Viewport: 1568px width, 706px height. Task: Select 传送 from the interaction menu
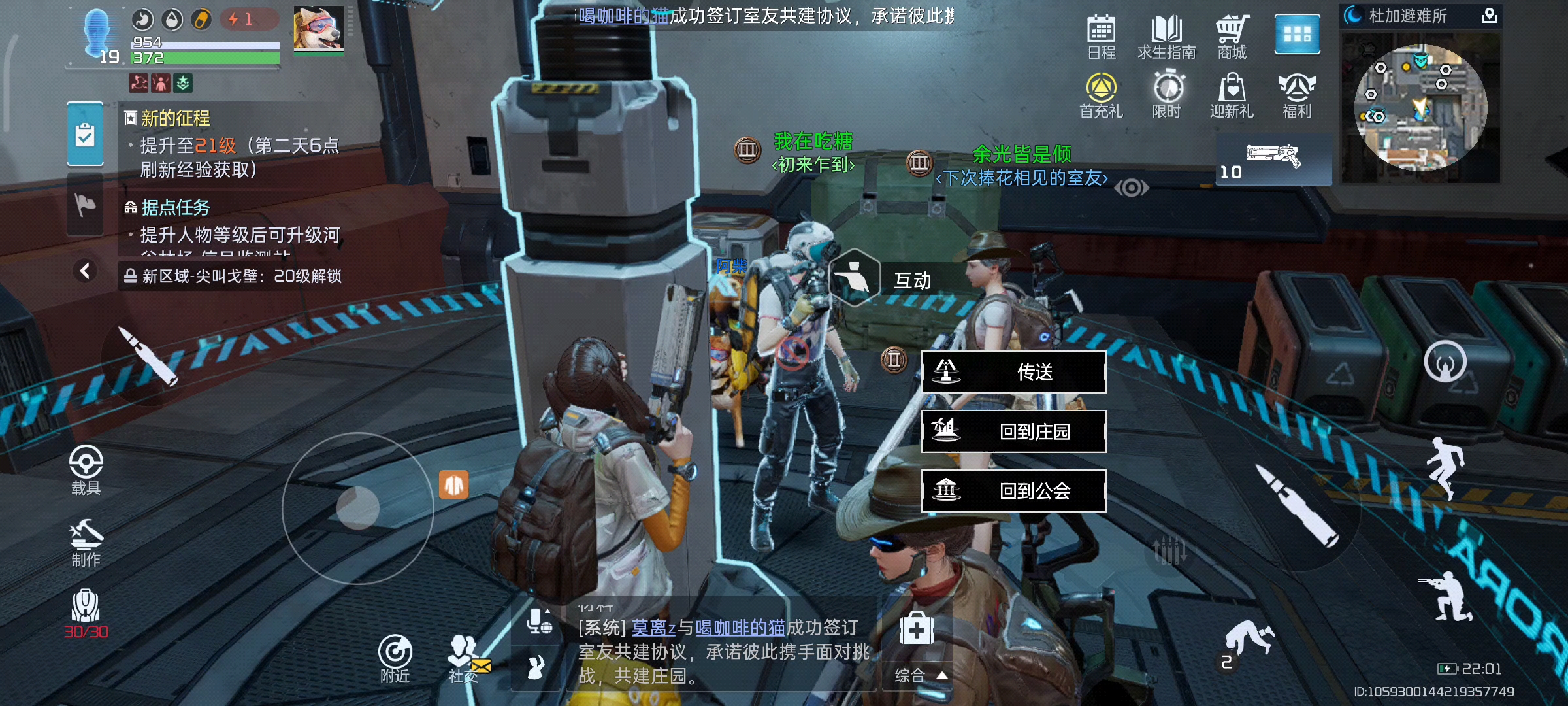coord(1013,372)
